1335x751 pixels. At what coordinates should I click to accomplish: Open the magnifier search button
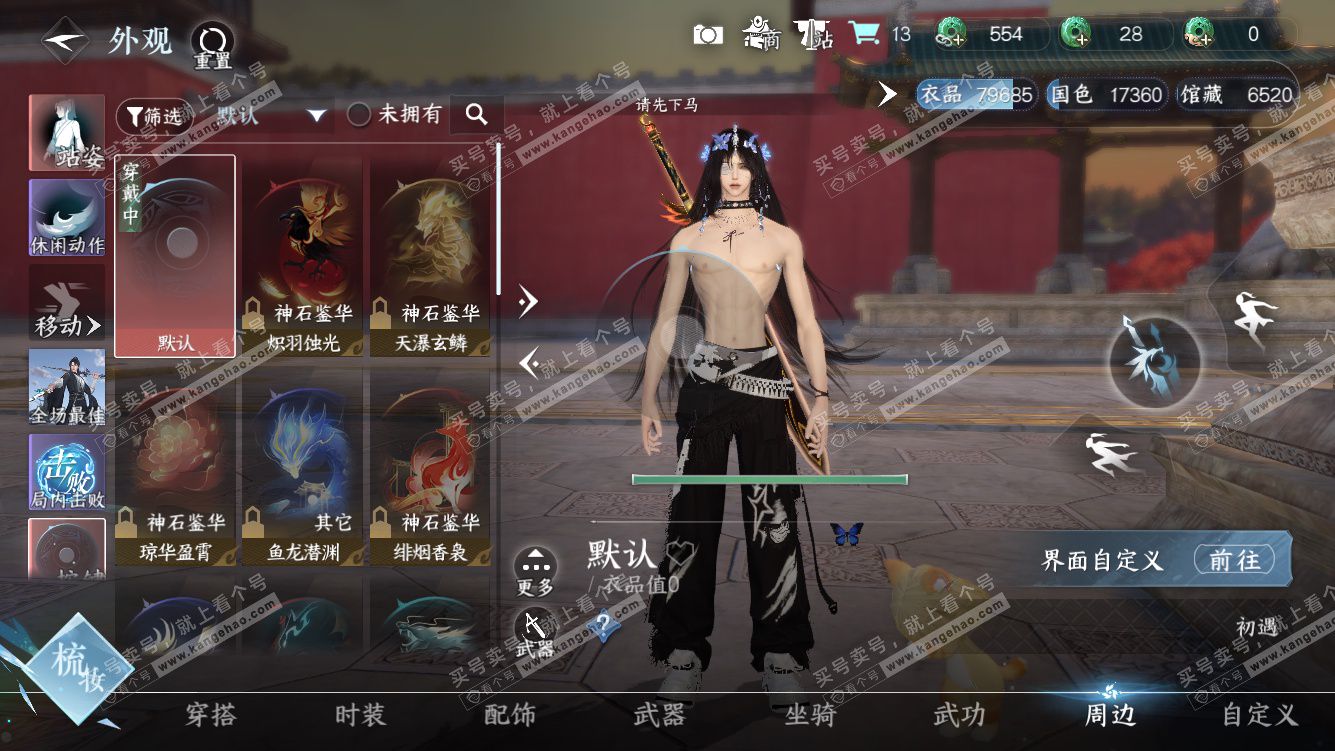tap(477, 115)
